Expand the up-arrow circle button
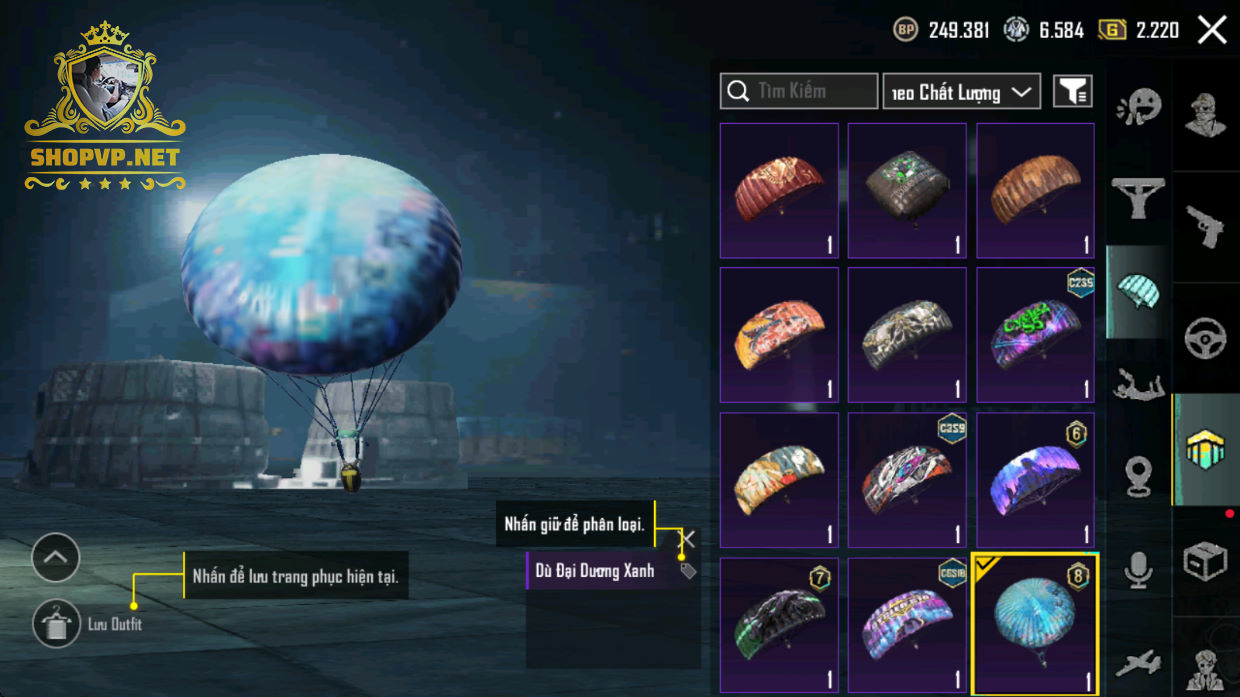The image size is (1240, 697). [x=56, y=558]
